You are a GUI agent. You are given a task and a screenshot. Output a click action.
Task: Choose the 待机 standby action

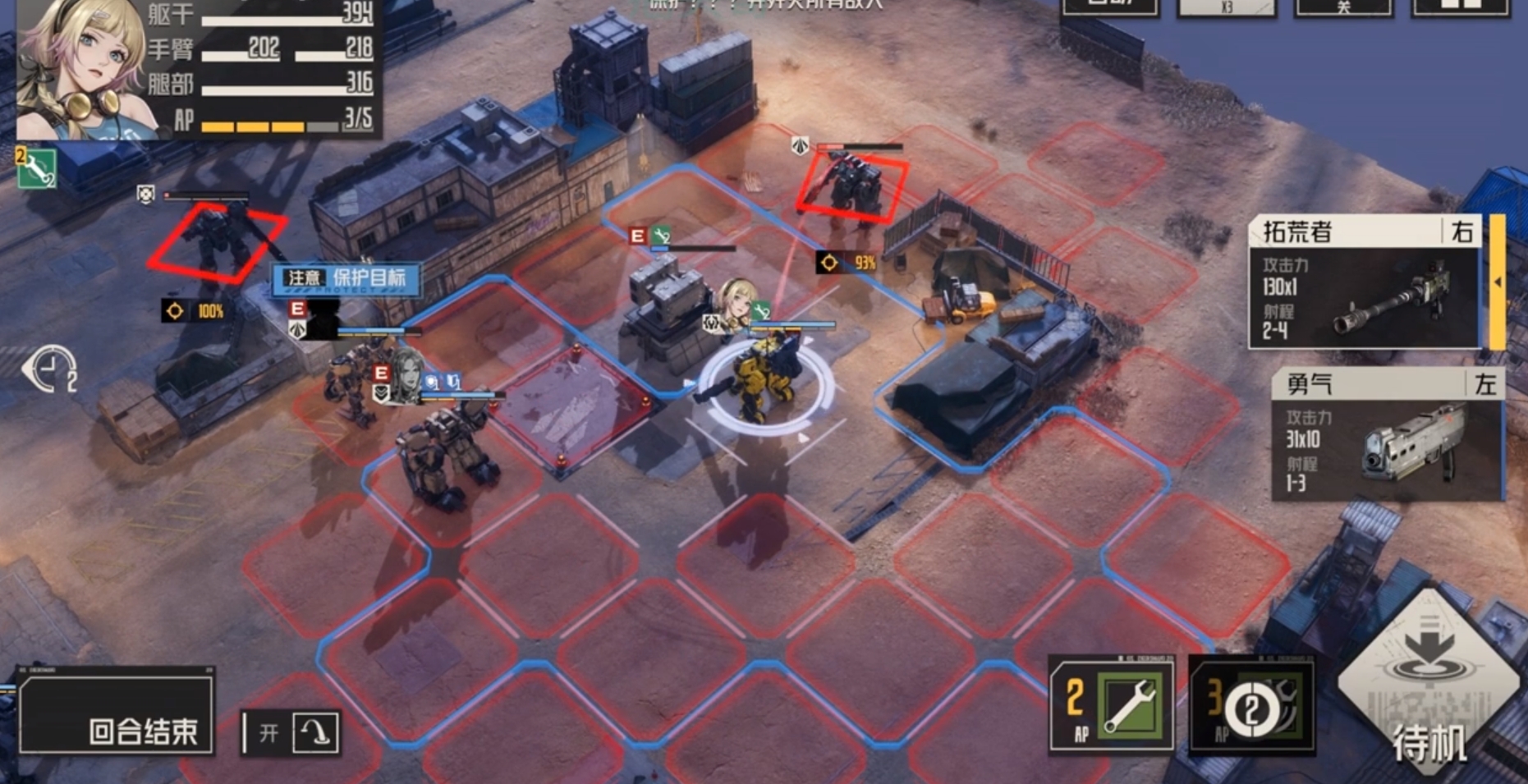pyautogui.click(x=1429, y=683)
